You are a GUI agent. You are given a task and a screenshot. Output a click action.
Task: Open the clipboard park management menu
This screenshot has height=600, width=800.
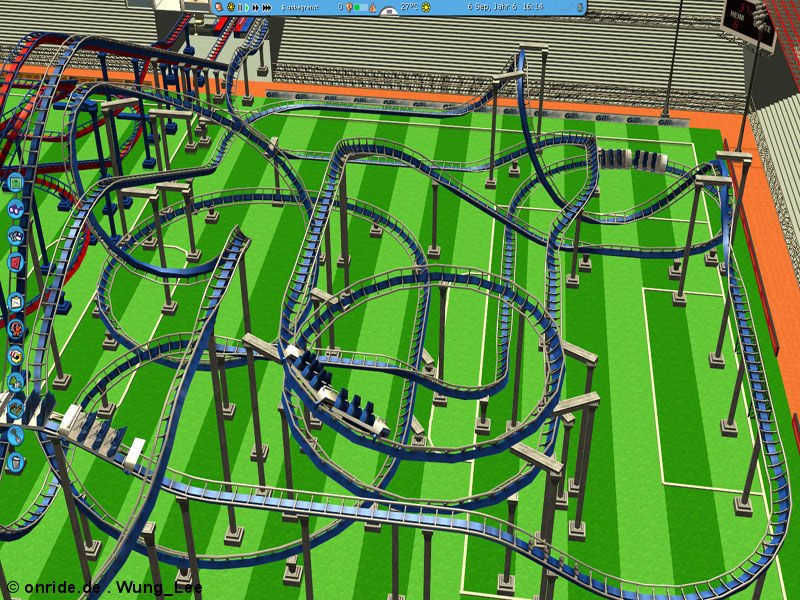click(15, 301)
